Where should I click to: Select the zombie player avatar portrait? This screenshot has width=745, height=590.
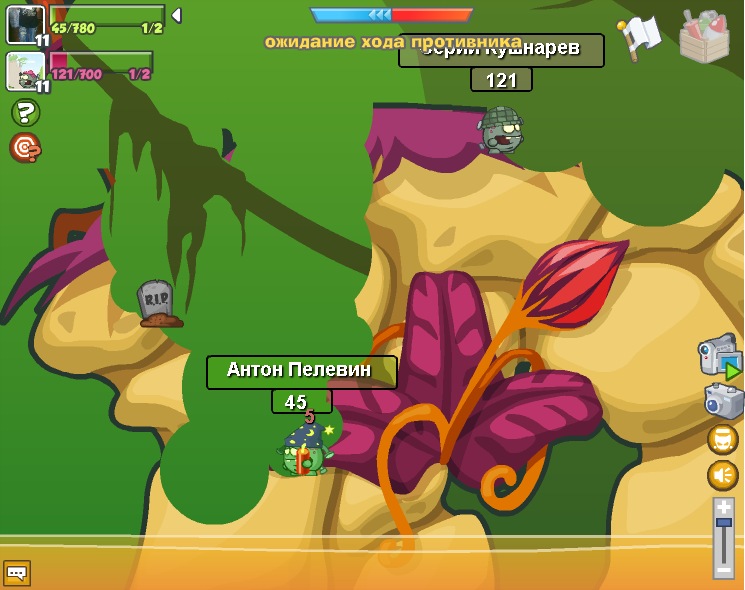(25, 71)
